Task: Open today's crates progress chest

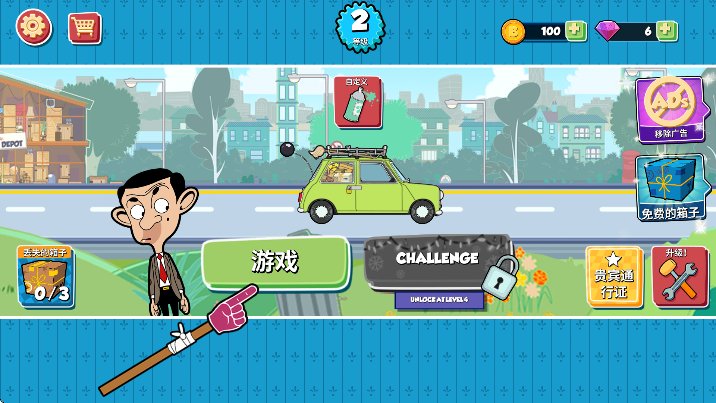Action: pyautogui.click(x=45, y=276)
